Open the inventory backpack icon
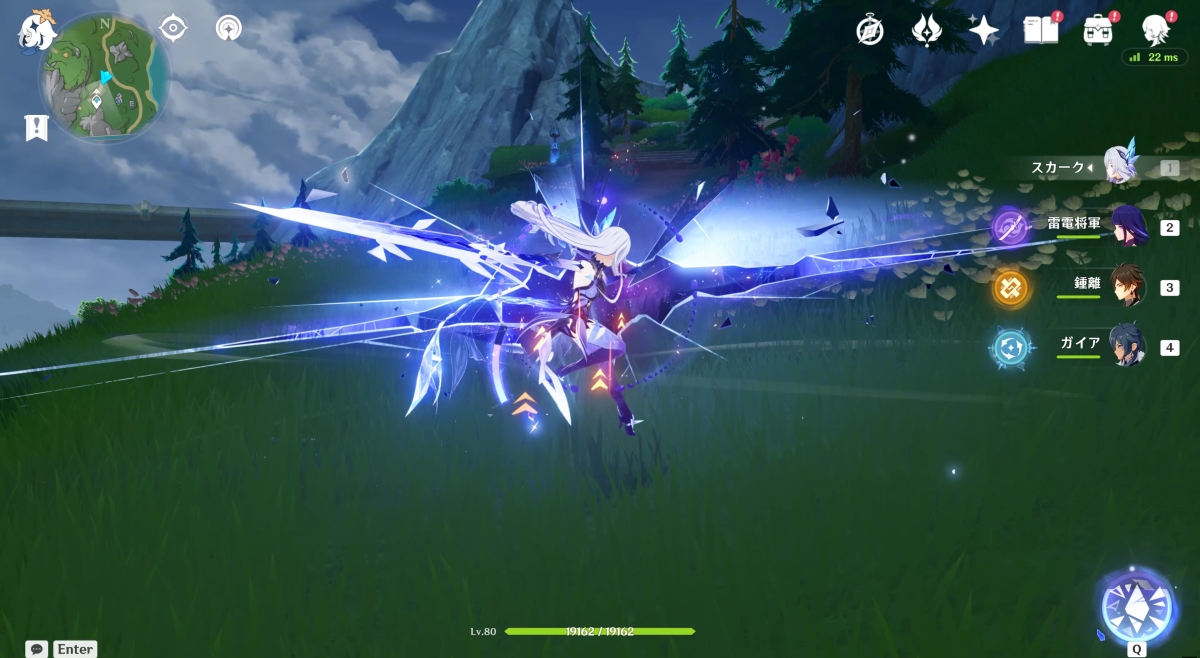 (x=1098, y=30)
